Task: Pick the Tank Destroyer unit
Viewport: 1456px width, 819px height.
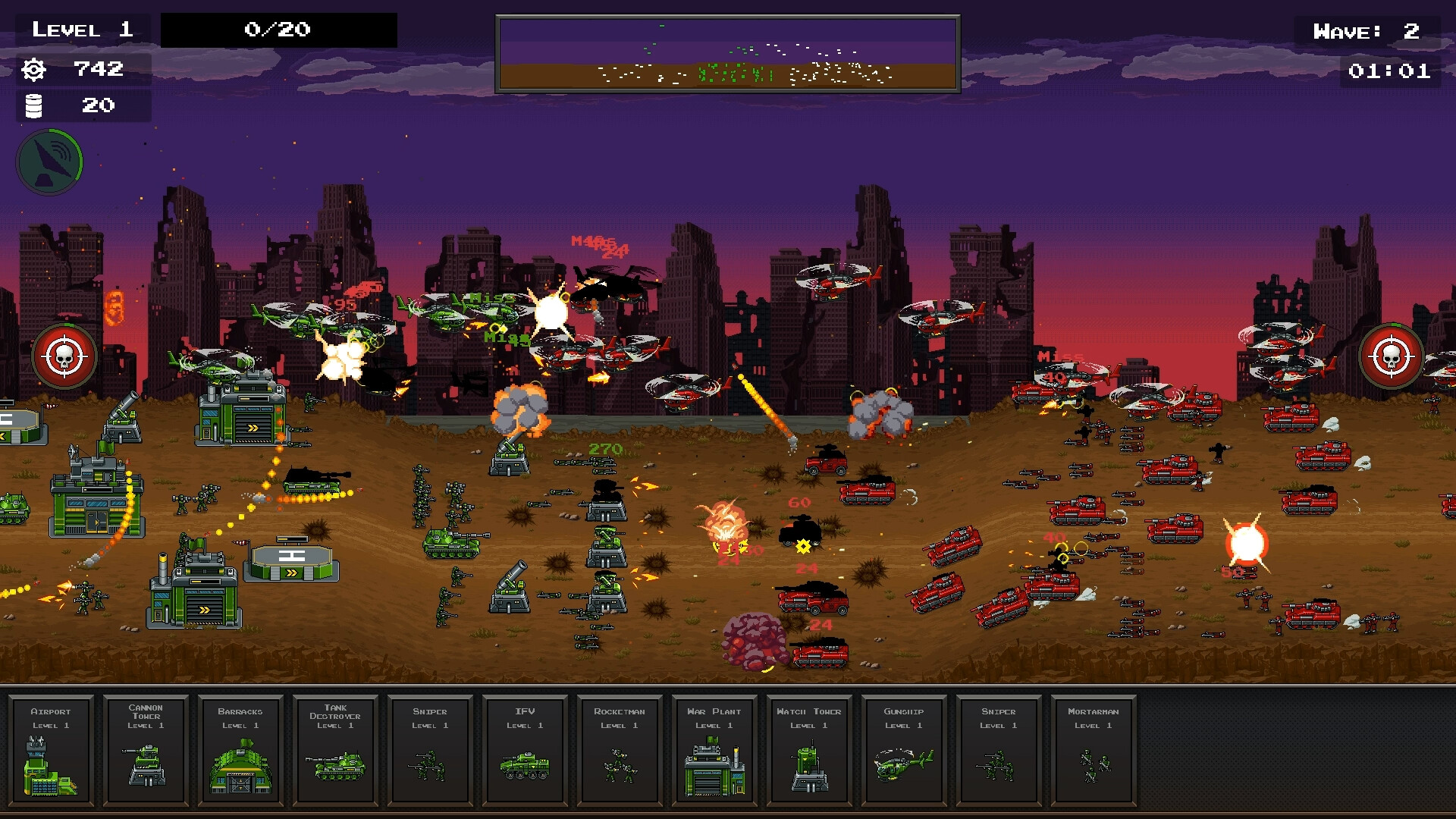Action: 334,751
